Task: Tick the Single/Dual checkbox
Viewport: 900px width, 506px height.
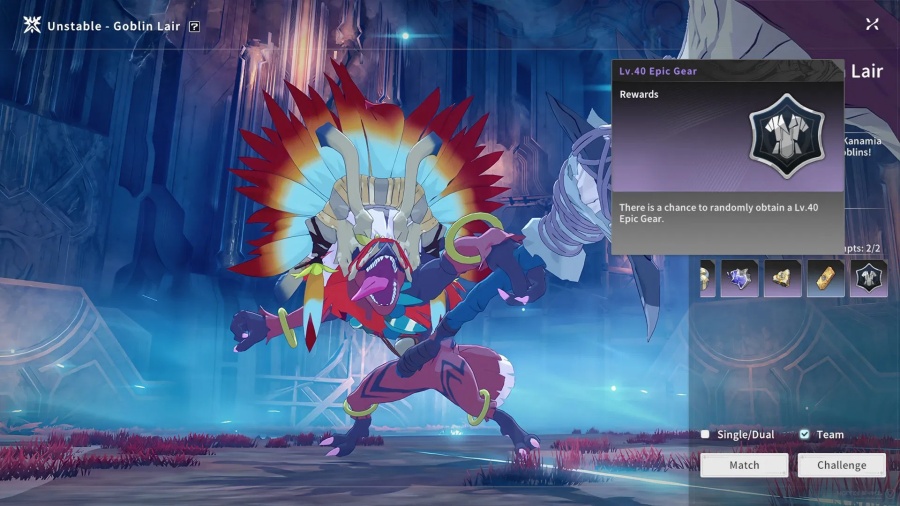Action: [705, 435]
